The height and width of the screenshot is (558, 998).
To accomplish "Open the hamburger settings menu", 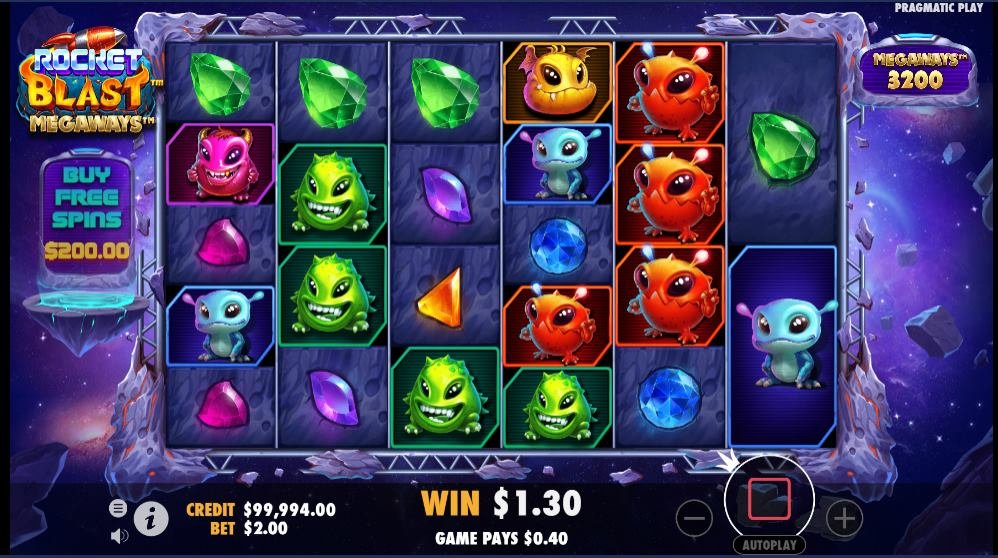I will 119,509.
